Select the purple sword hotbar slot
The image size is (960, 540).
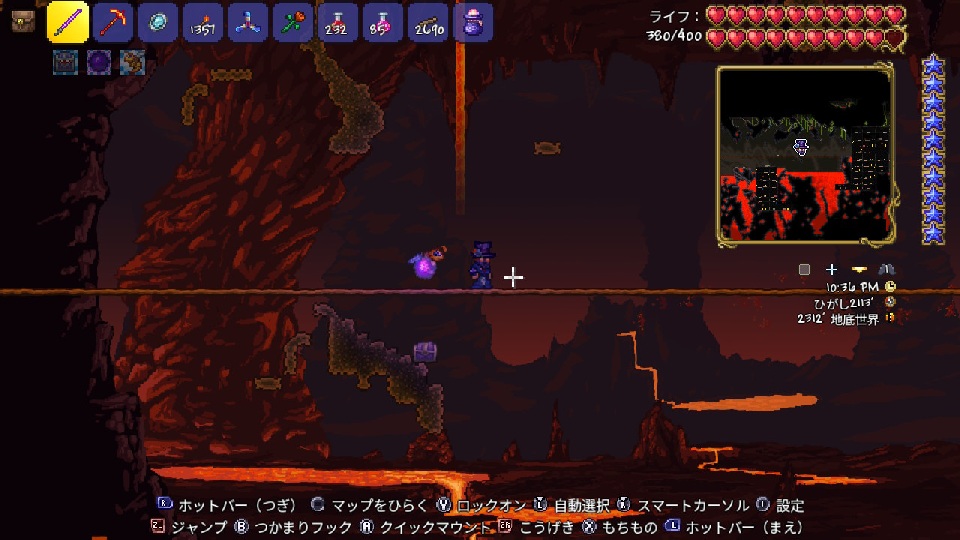pos(68,22)
